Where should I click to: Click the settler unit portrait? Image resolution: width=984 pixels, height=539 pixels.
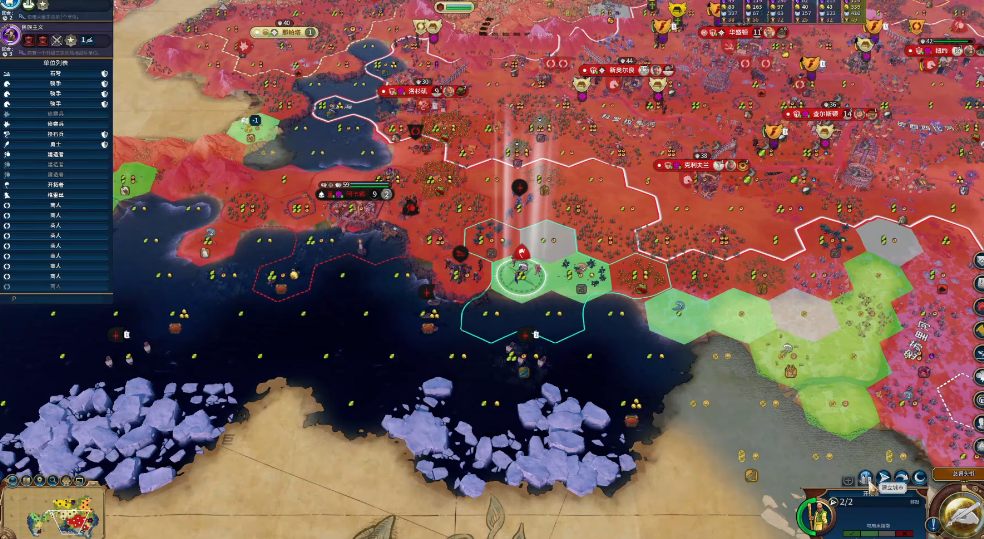tap(817, 516)
